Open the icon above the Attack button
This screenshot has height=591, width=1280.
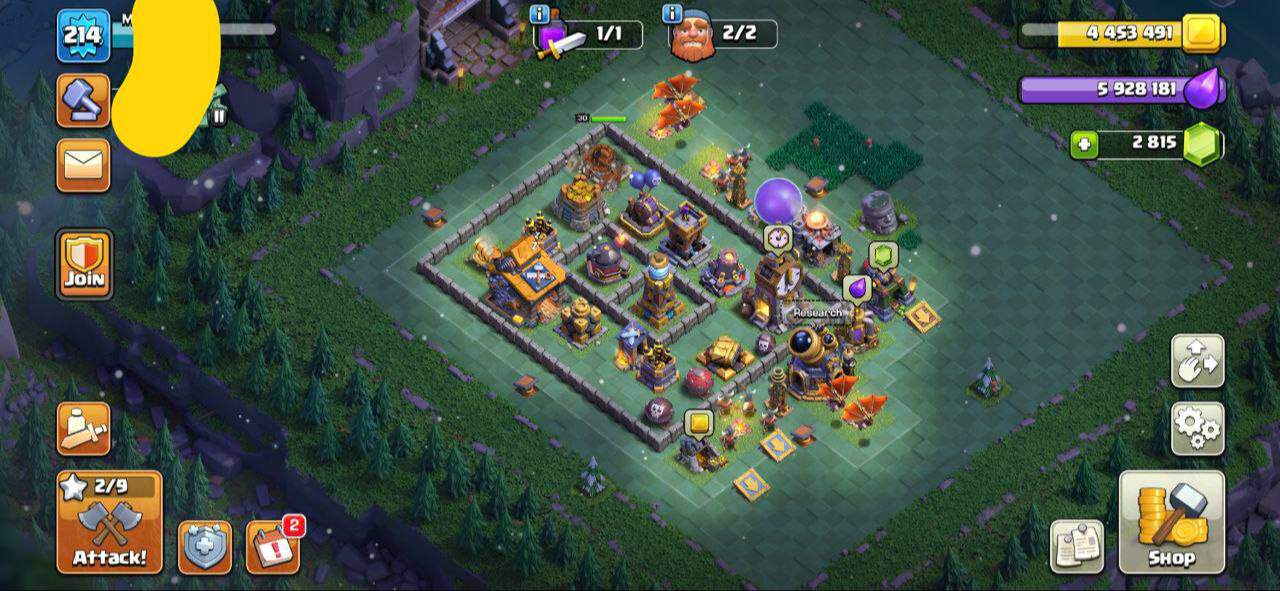pyautogui.click(x=83, y=428)
